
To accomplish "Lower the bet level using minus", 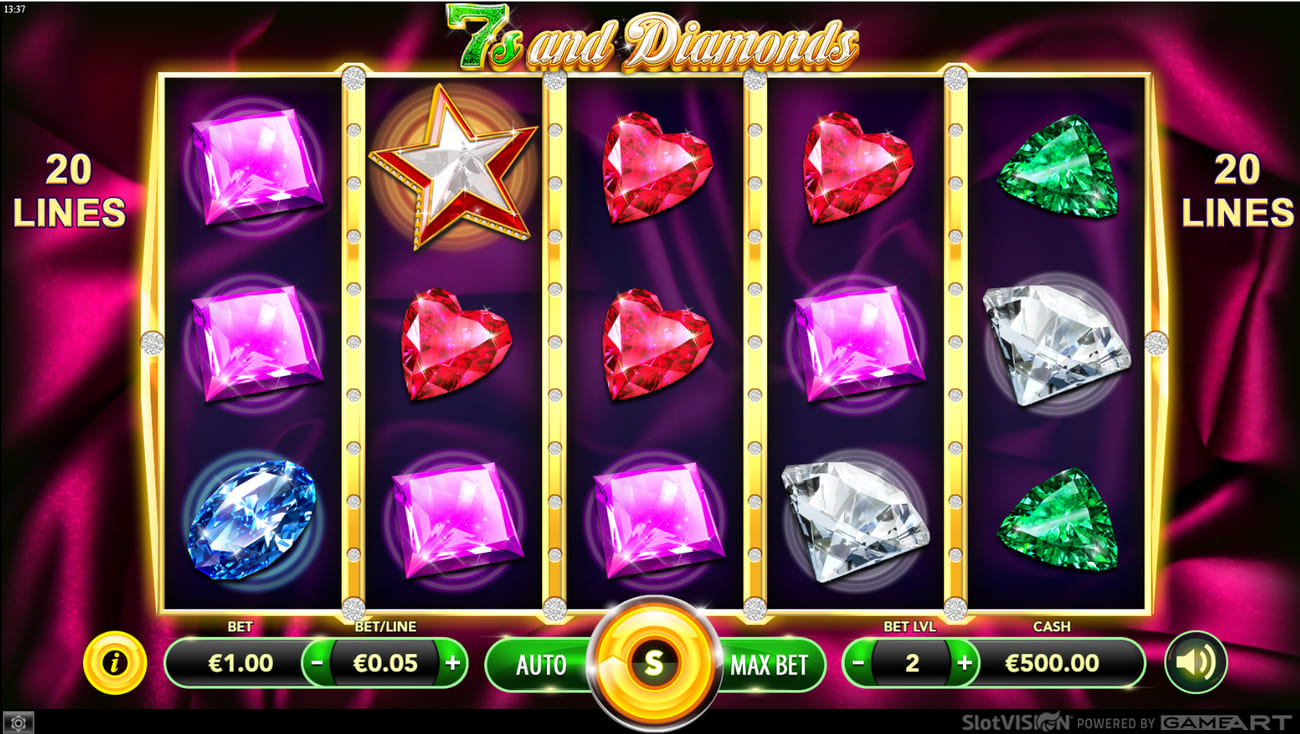I will tap(856, 662).
